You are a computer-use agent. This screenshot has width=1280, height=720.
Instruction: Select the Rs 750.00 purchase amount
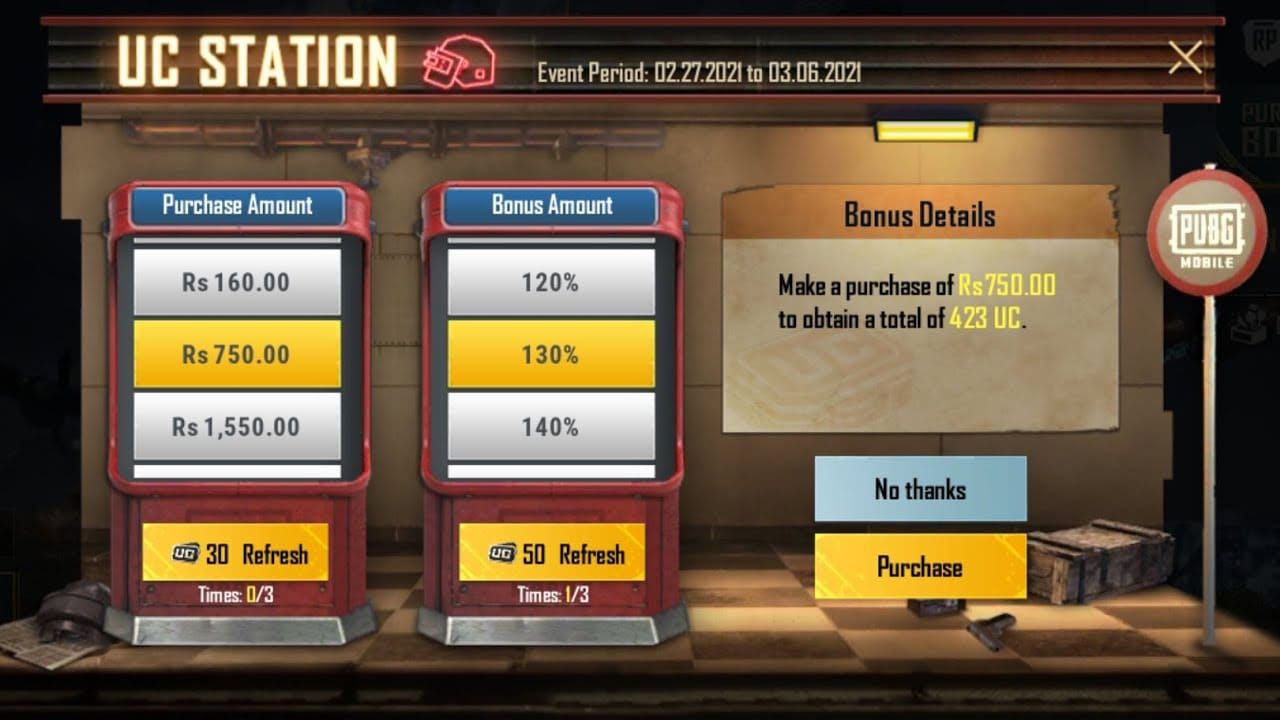(237, 355)
